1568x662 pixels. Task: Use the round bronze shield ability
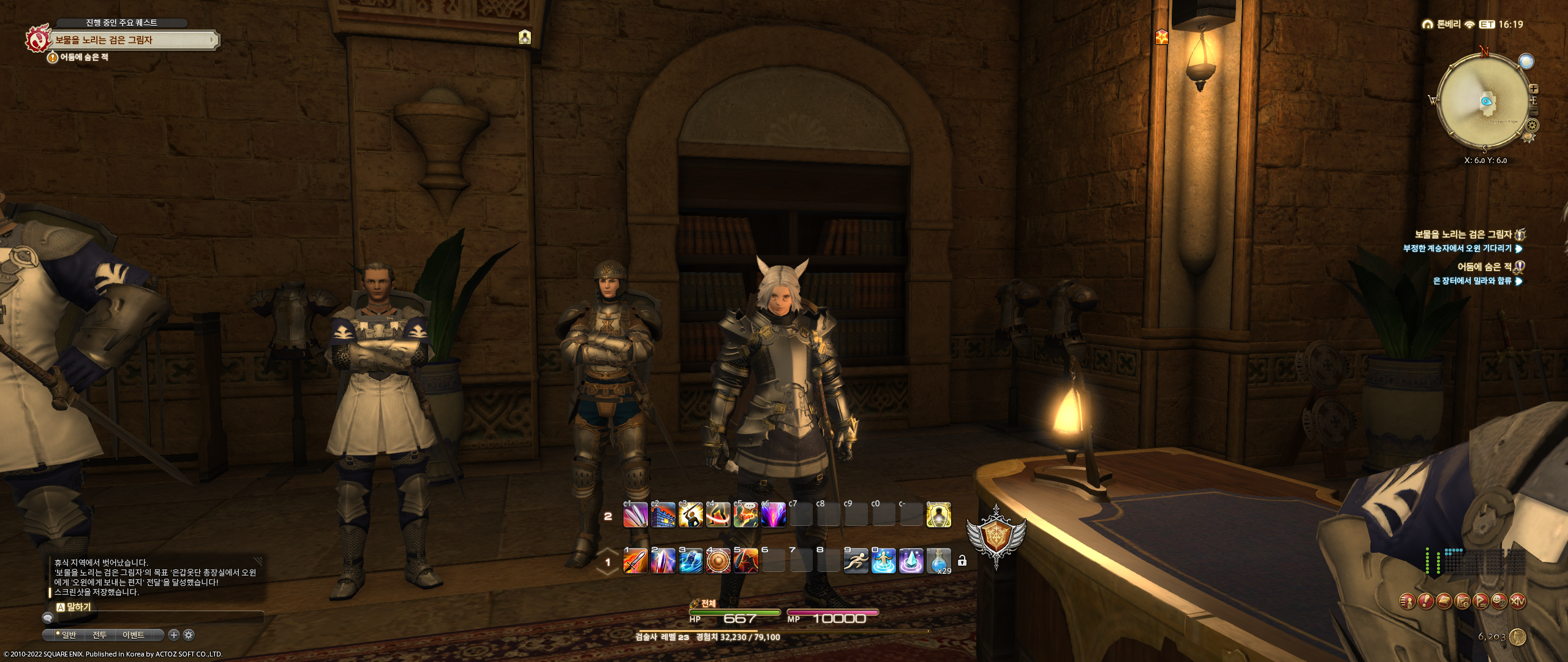coord(718,561)
